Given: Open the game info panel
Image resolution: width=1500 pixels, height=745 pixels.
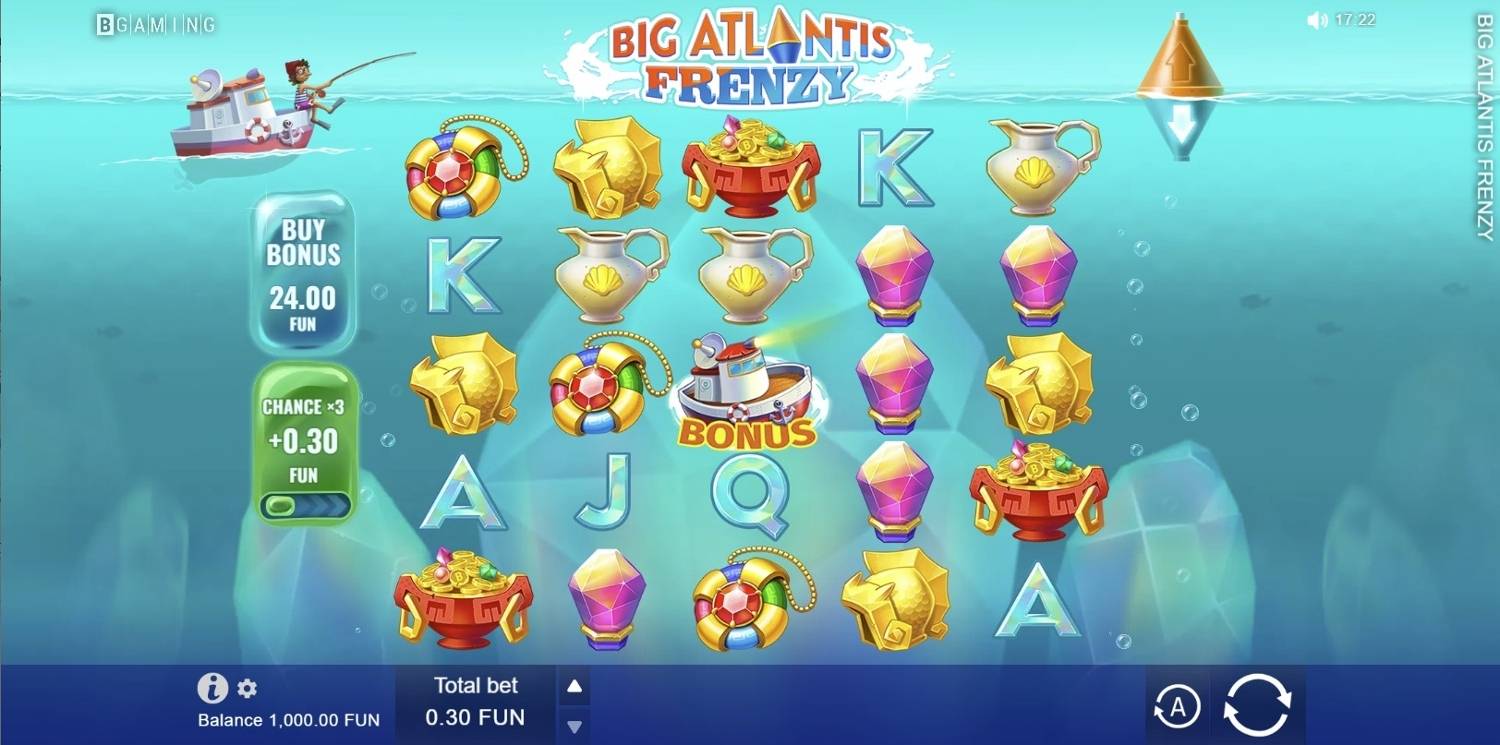Looking at the screenshot, I should pos(212,688).
